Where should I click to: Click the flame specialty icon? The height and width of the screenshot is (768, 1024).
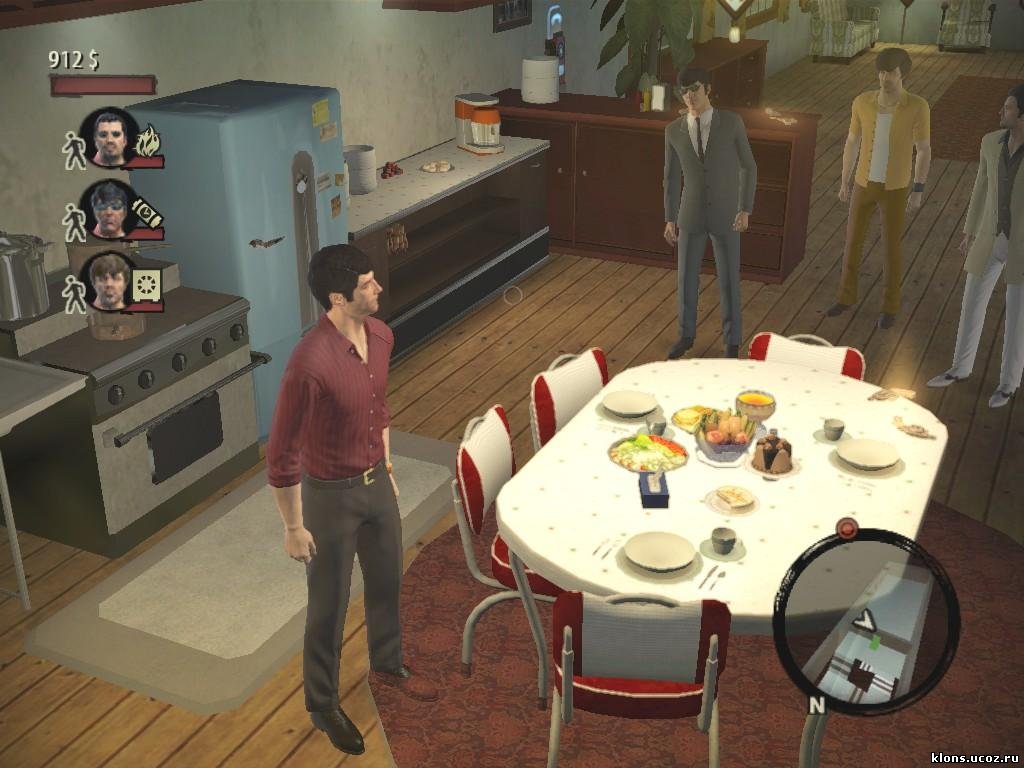click(148, 142)
